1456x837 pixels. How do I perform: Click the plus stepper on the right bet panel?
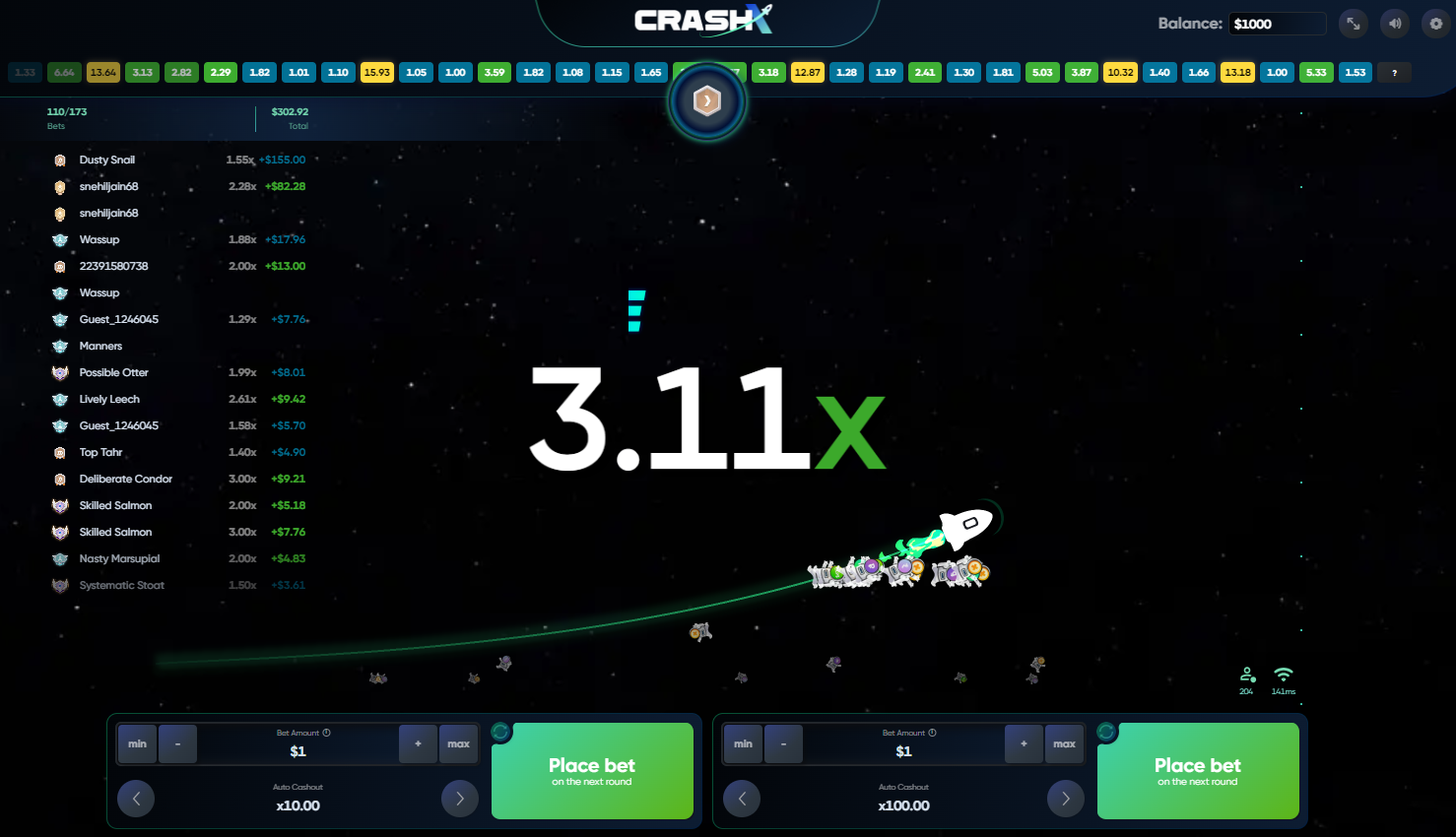point(1024,743)
